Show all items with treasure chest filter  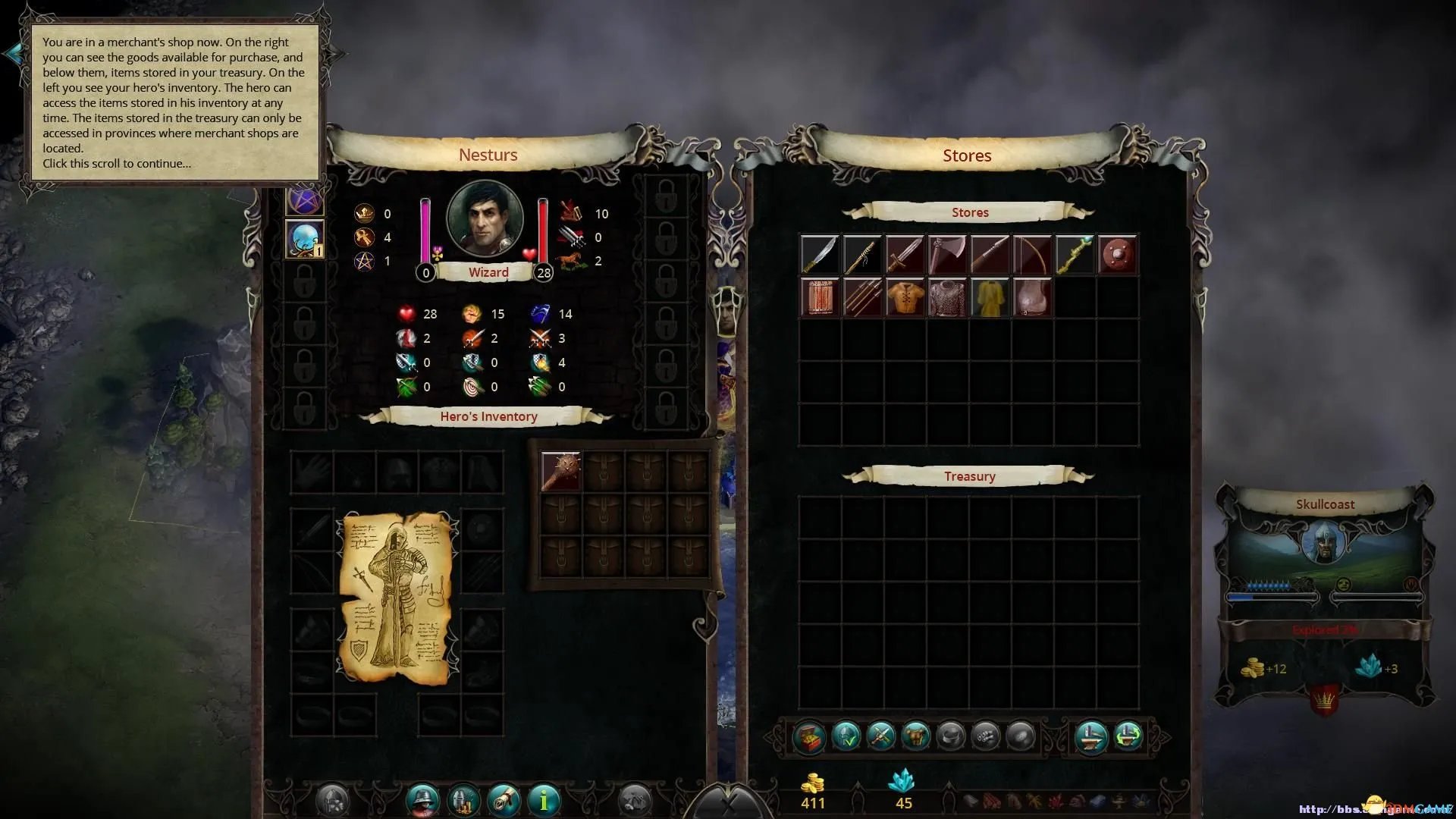pyautogui.click(x=809, y=736)
